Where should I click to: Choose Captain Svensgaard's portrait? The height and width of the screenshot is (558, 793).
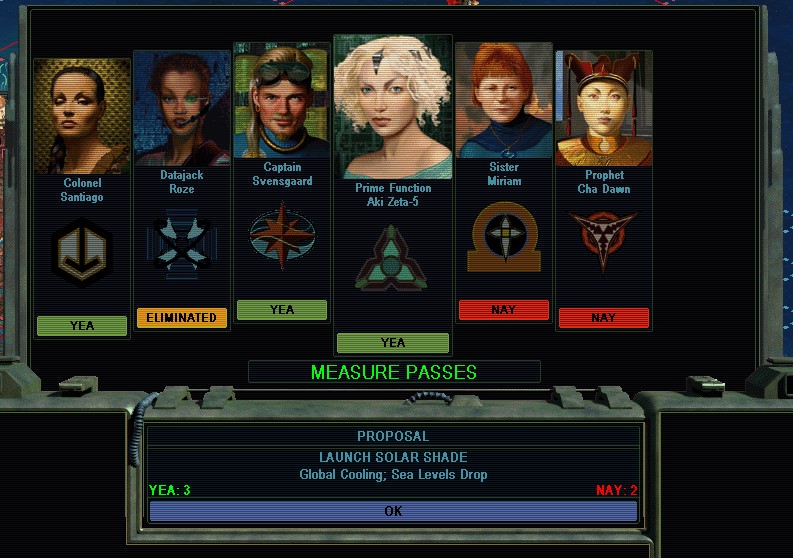(281, 101)
